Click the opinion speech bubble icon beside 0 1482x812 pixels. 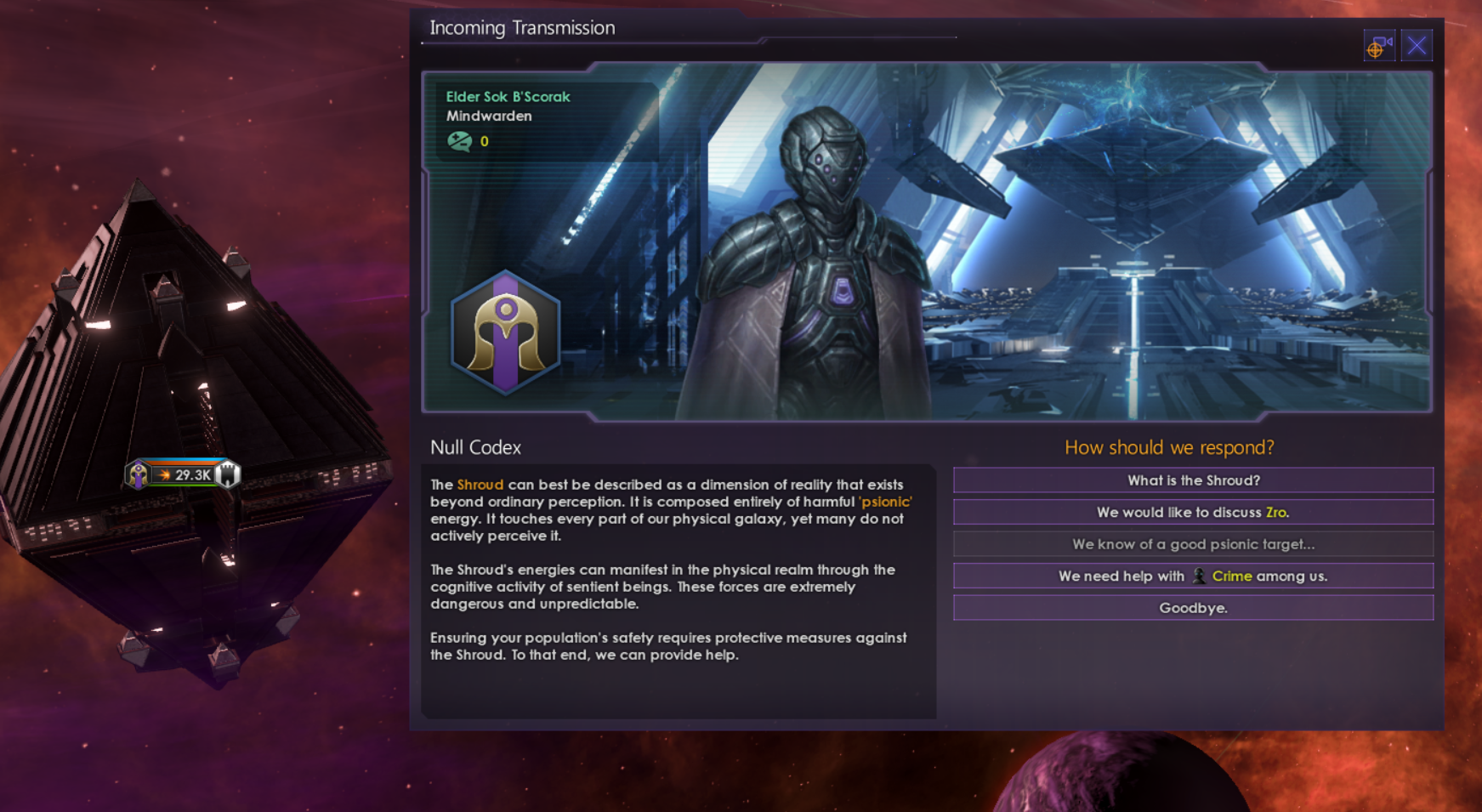461,142
